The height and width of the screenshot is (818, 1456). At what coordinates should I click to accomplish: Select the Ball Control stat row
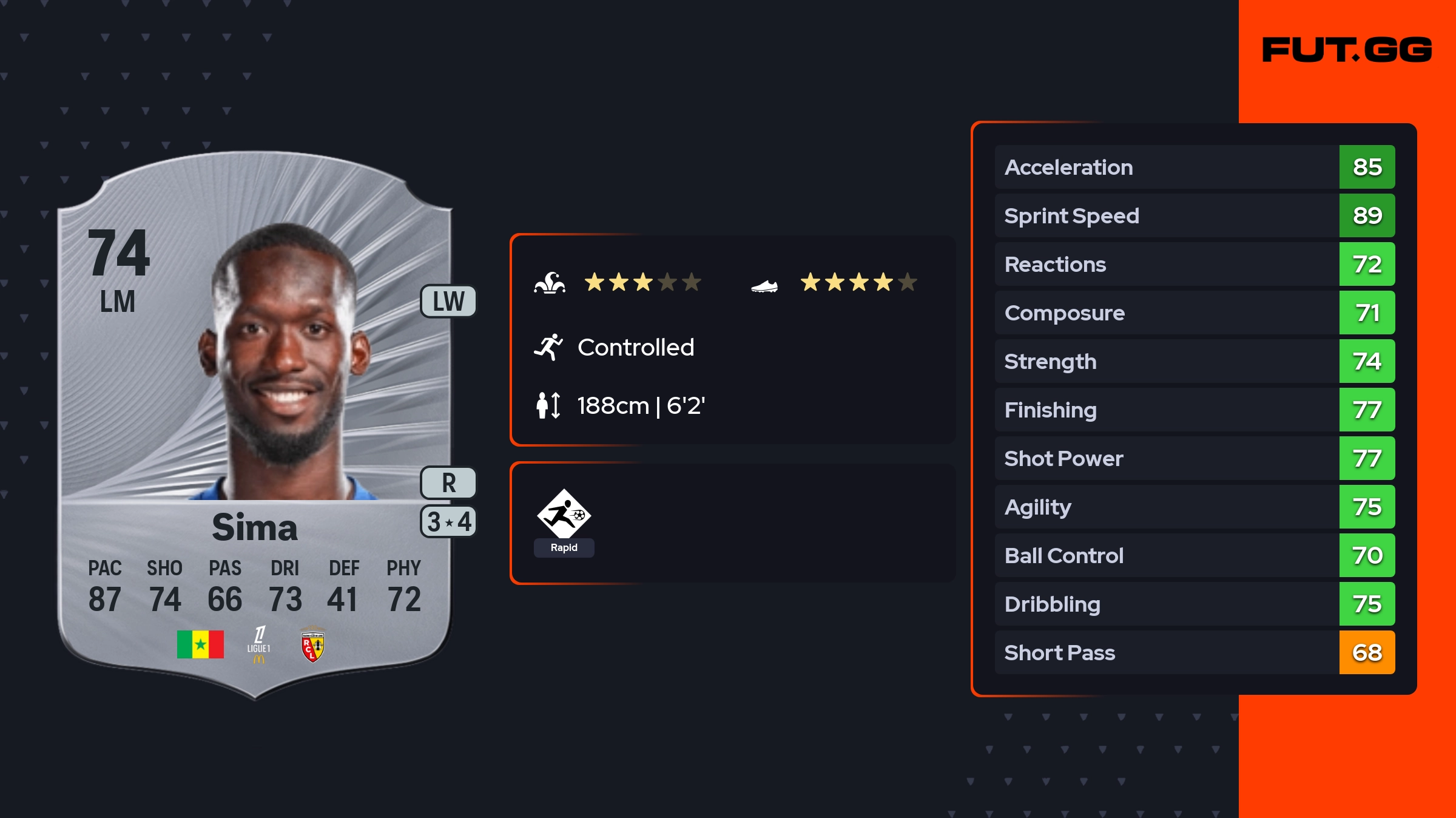click(x=1195, y=556)
